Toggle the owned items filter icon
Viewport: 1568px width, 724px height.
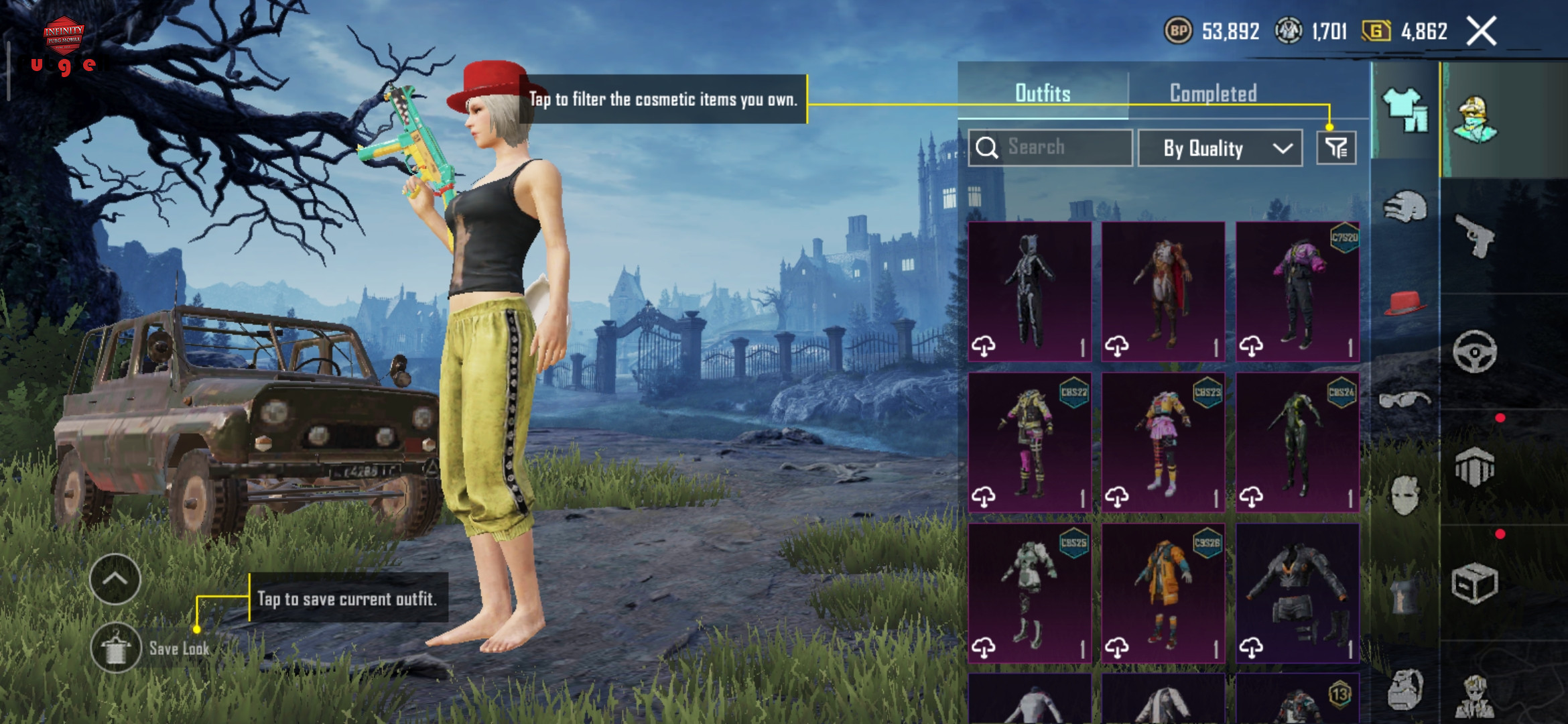1336,148
